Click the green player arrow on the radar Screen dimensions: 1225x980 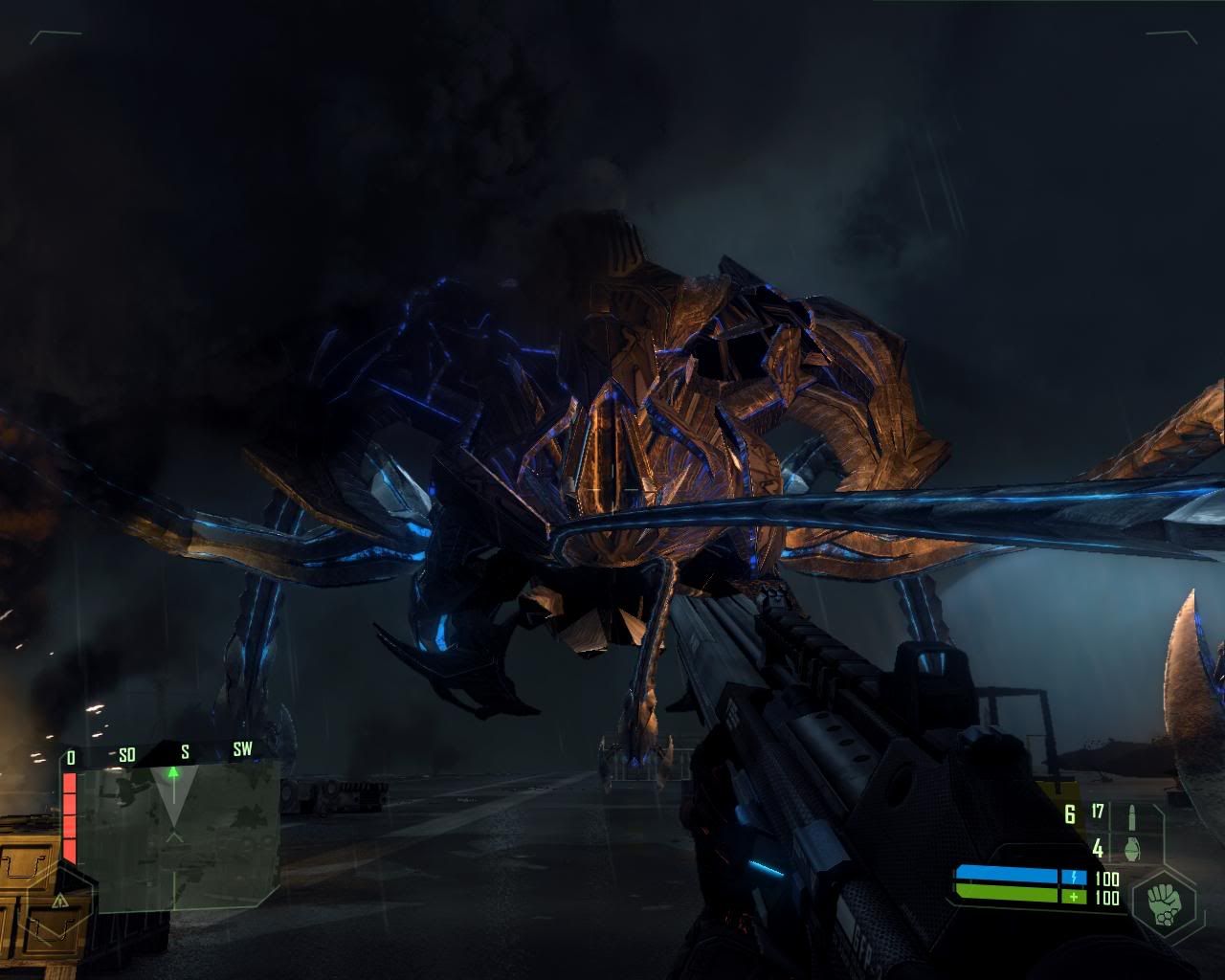click(x=173, y=771)
